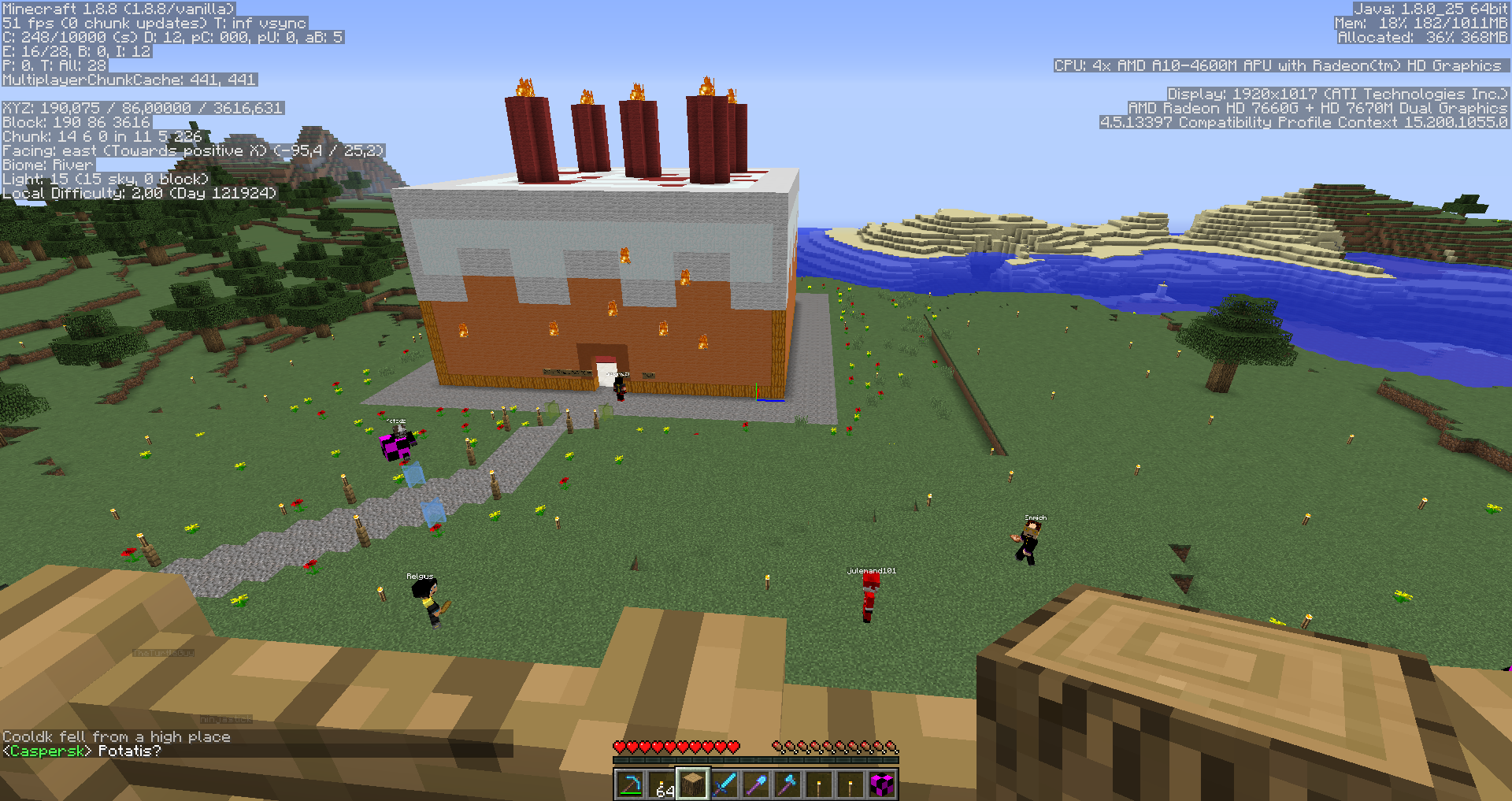Choose the oak log block slot
1512x801 pixels.
coord(693,784)
